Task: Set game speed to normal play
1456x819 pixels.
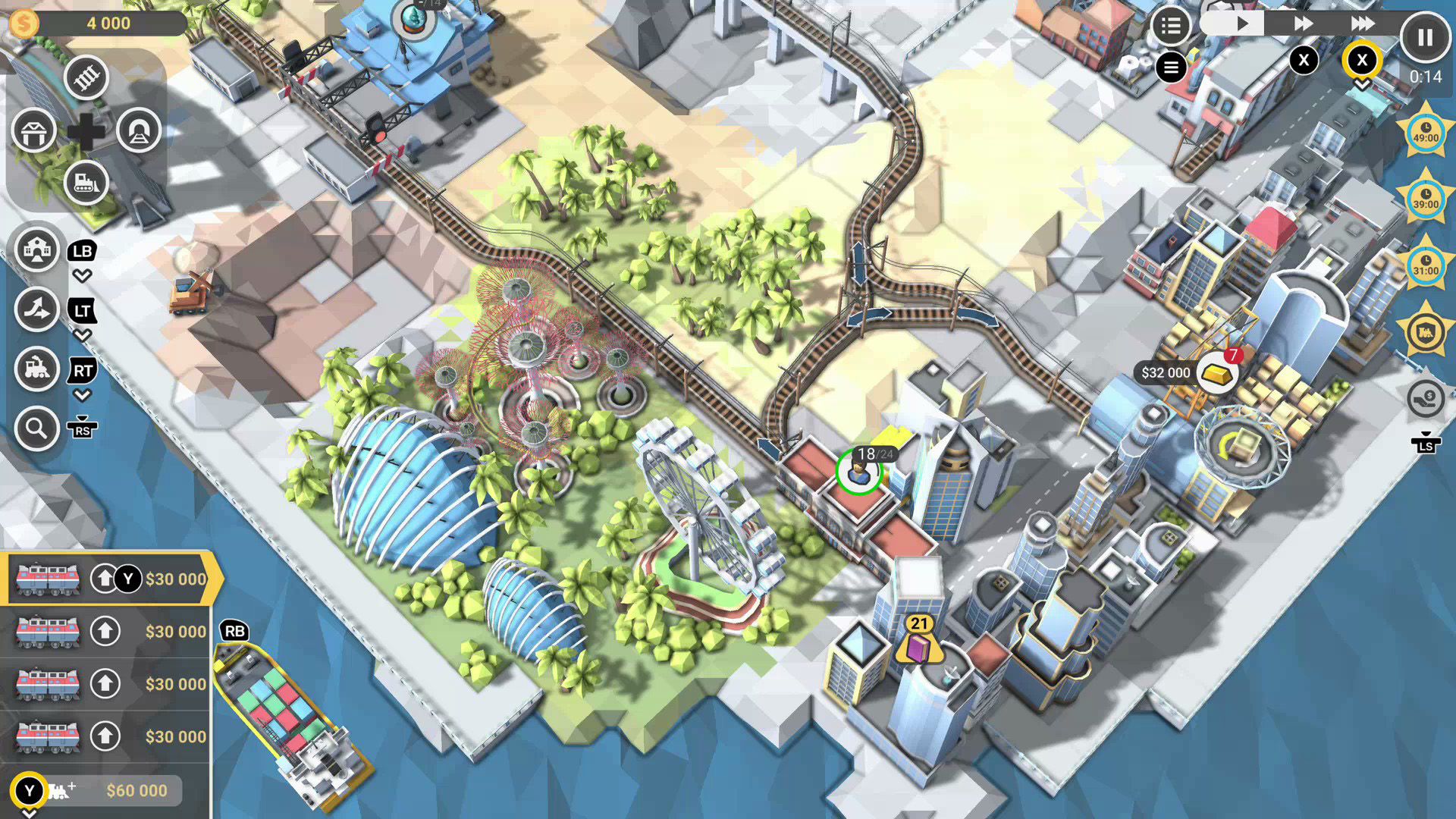Action: point(1241,24)
